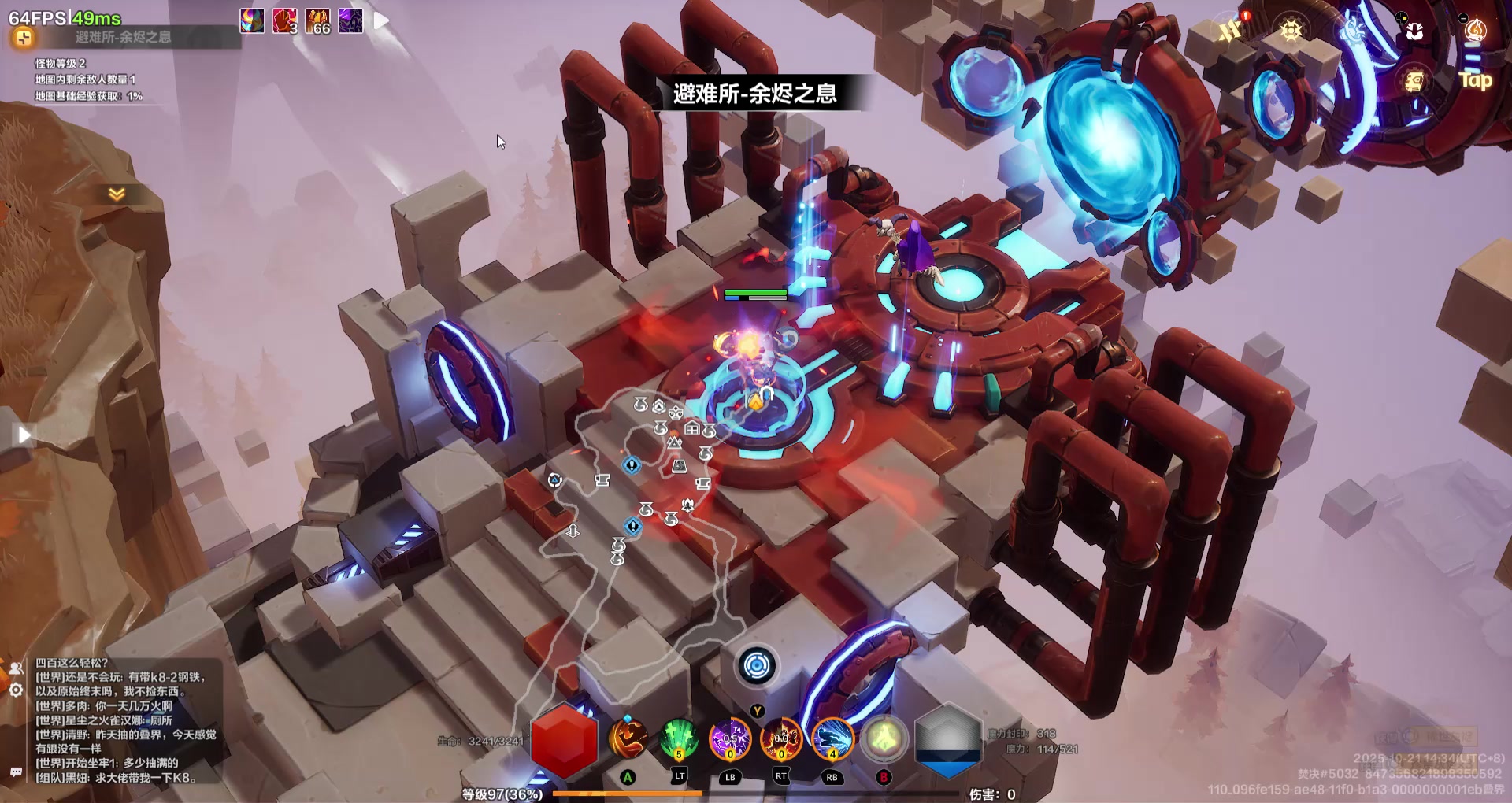Image resolution: width=1512 pixels, height=803 pixels.
Task: Open the golden sun-gear menu icon
Action: point(1291,30)
